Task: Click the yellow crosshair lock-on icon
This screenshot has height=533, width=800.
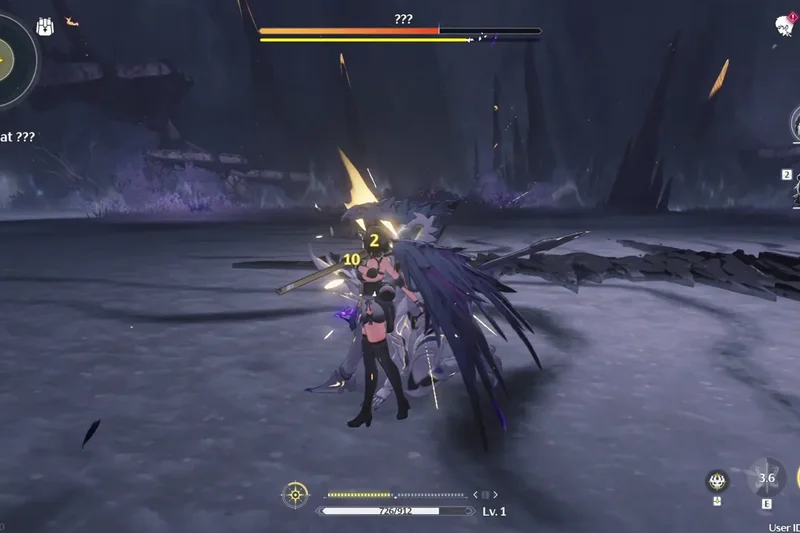Action: tap(295, 493)
